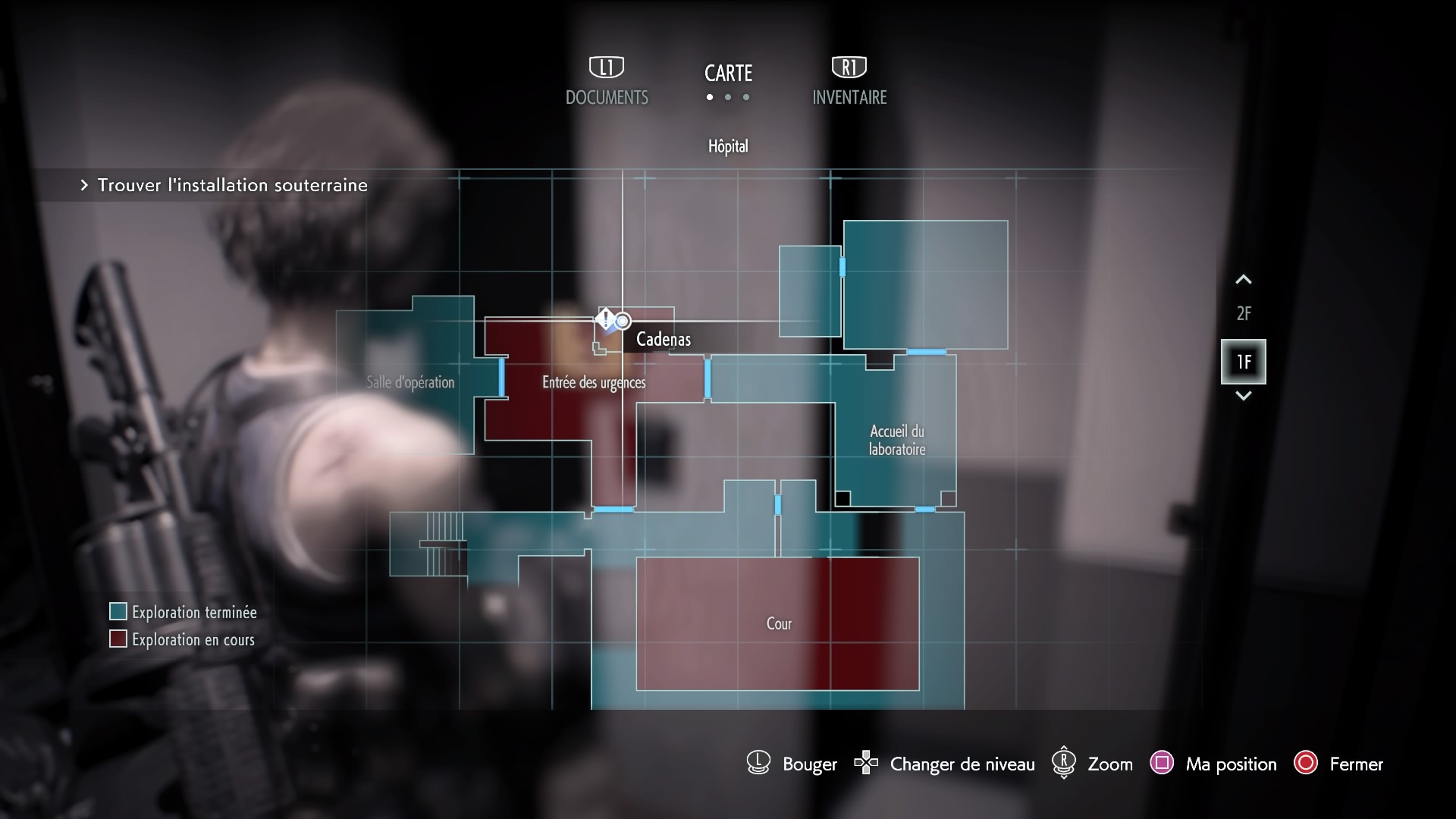This screenshot has width=1456, height=819.
Task: Switch map to floor 2F
Action: tap(1243, 313)
